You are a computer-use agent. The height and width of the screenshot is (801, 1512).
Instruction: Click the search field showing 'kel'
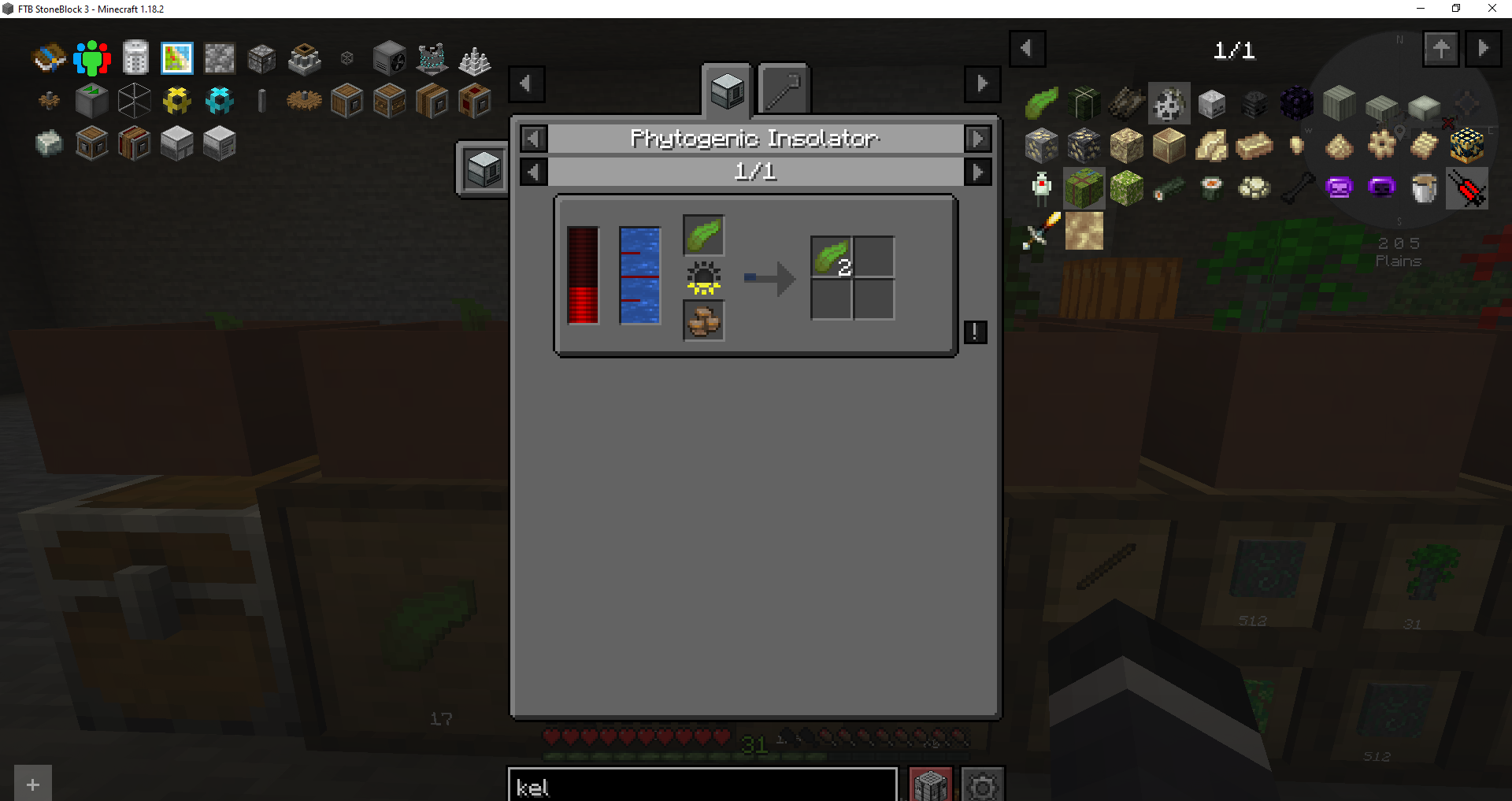(702, 787)
